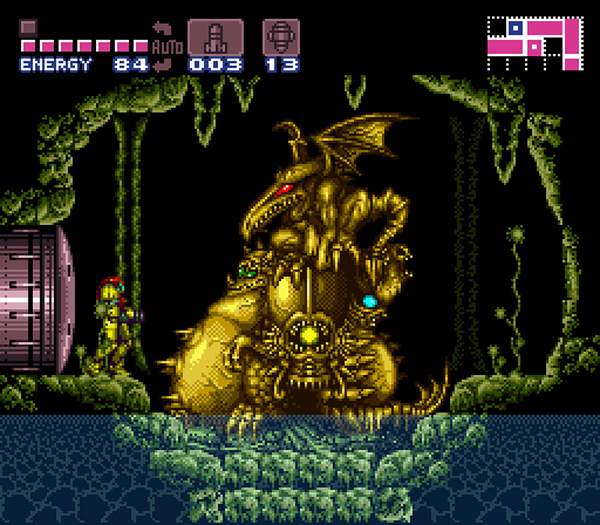Viewport: 600px width, 525px height.
Task: Open the pink area minimap
Action: [533, 41]
